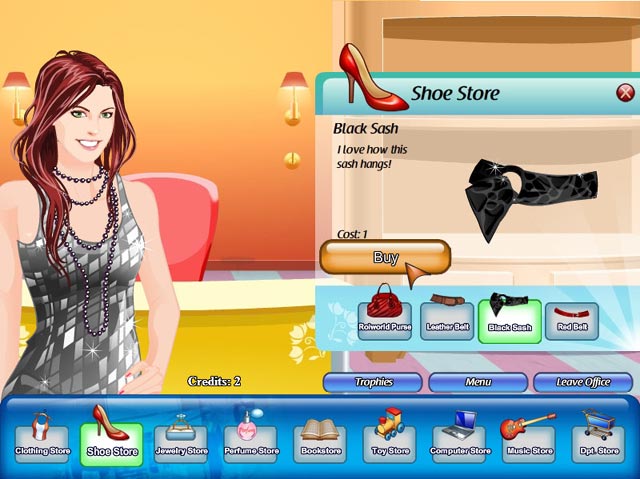Close the Shoe Store panel
This screenshot has height=479, width=640.
[x=625, y=93]
